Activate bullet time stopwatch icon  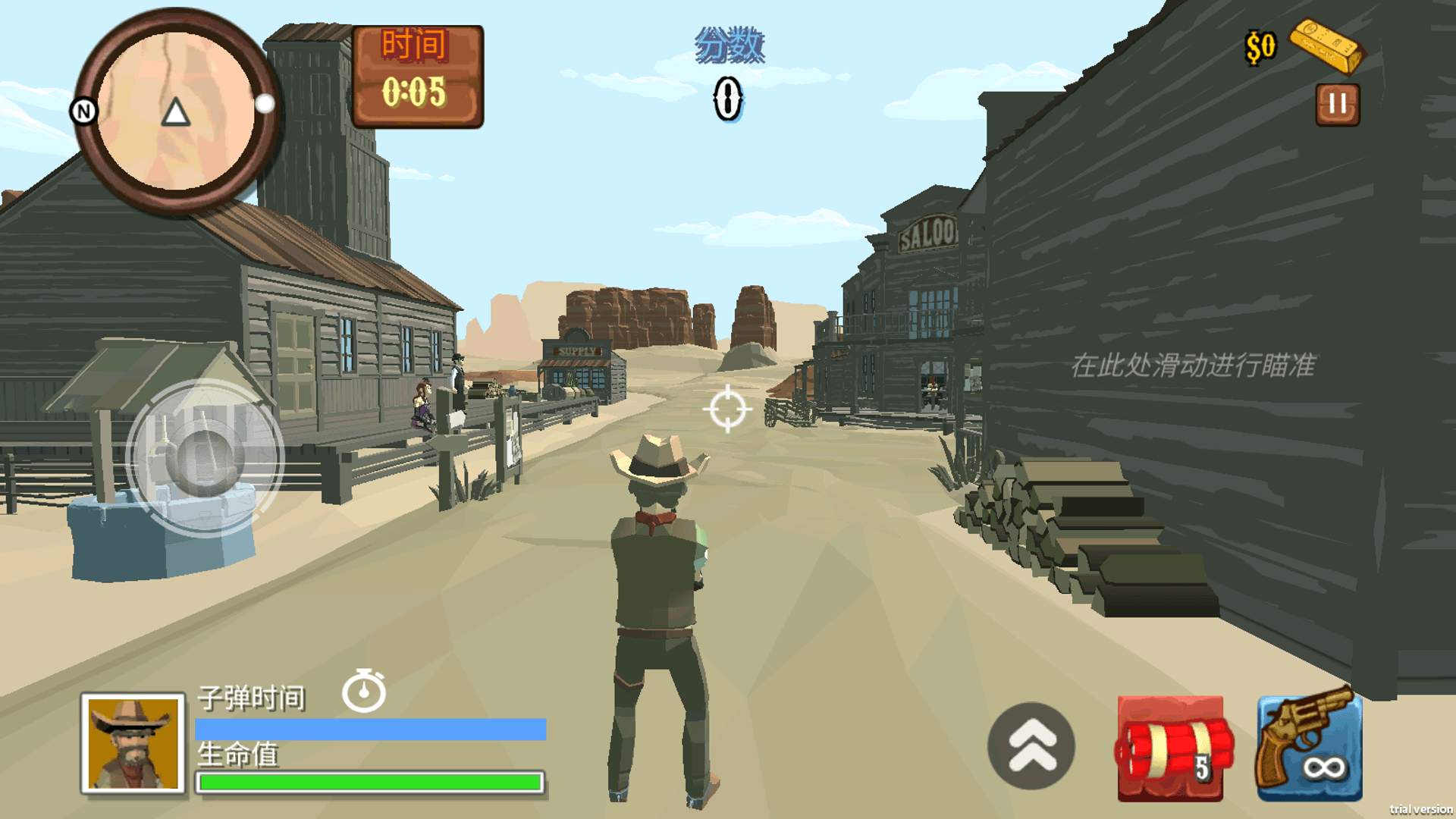click(364, 691)
